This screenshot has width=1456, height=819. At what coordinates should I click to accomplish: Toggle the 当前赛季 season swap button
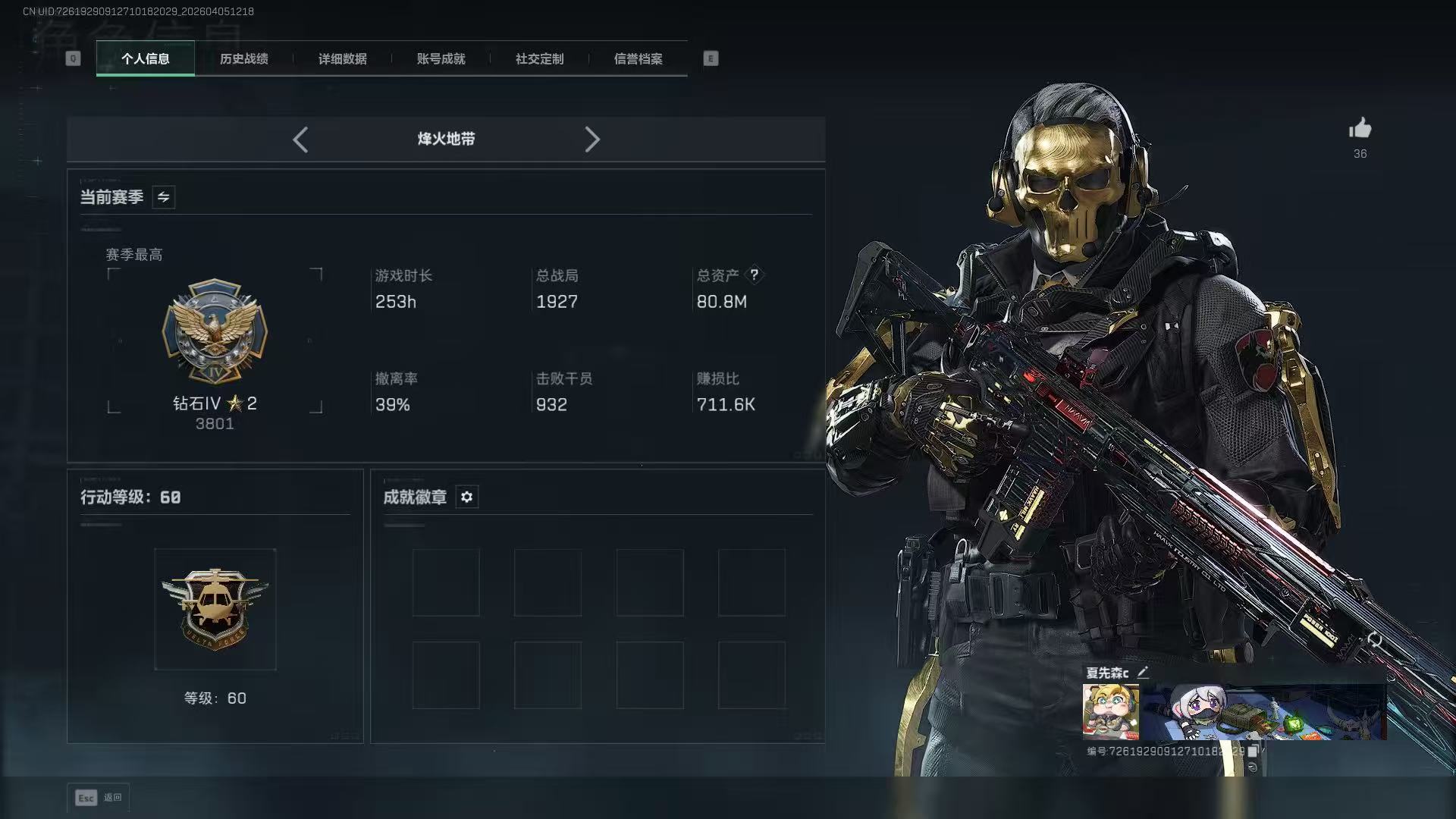pos(163,197)
